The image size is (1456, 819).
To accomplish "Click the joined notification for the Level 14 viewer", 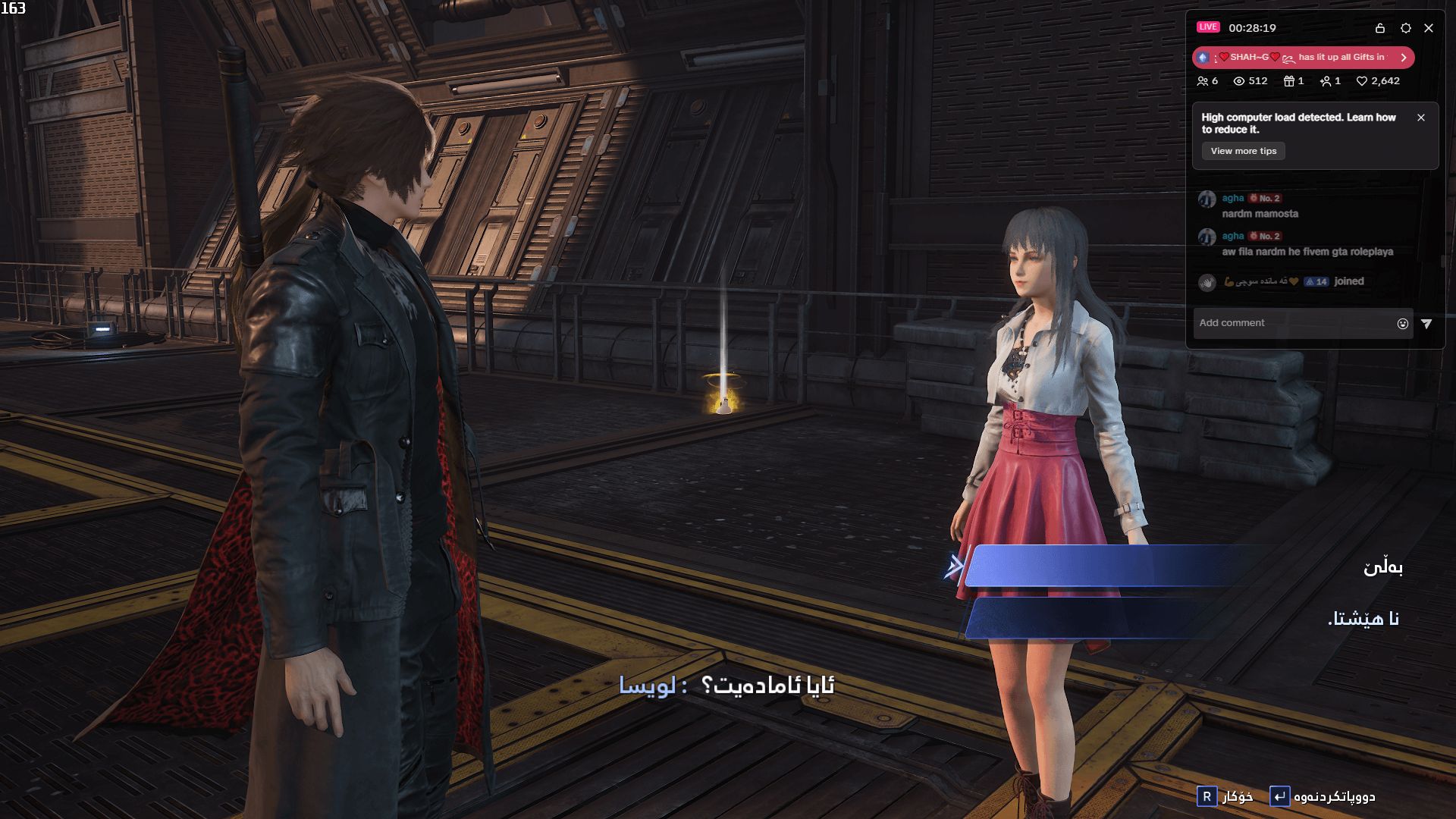I will pyautogui.click(x=1350, y=281).
